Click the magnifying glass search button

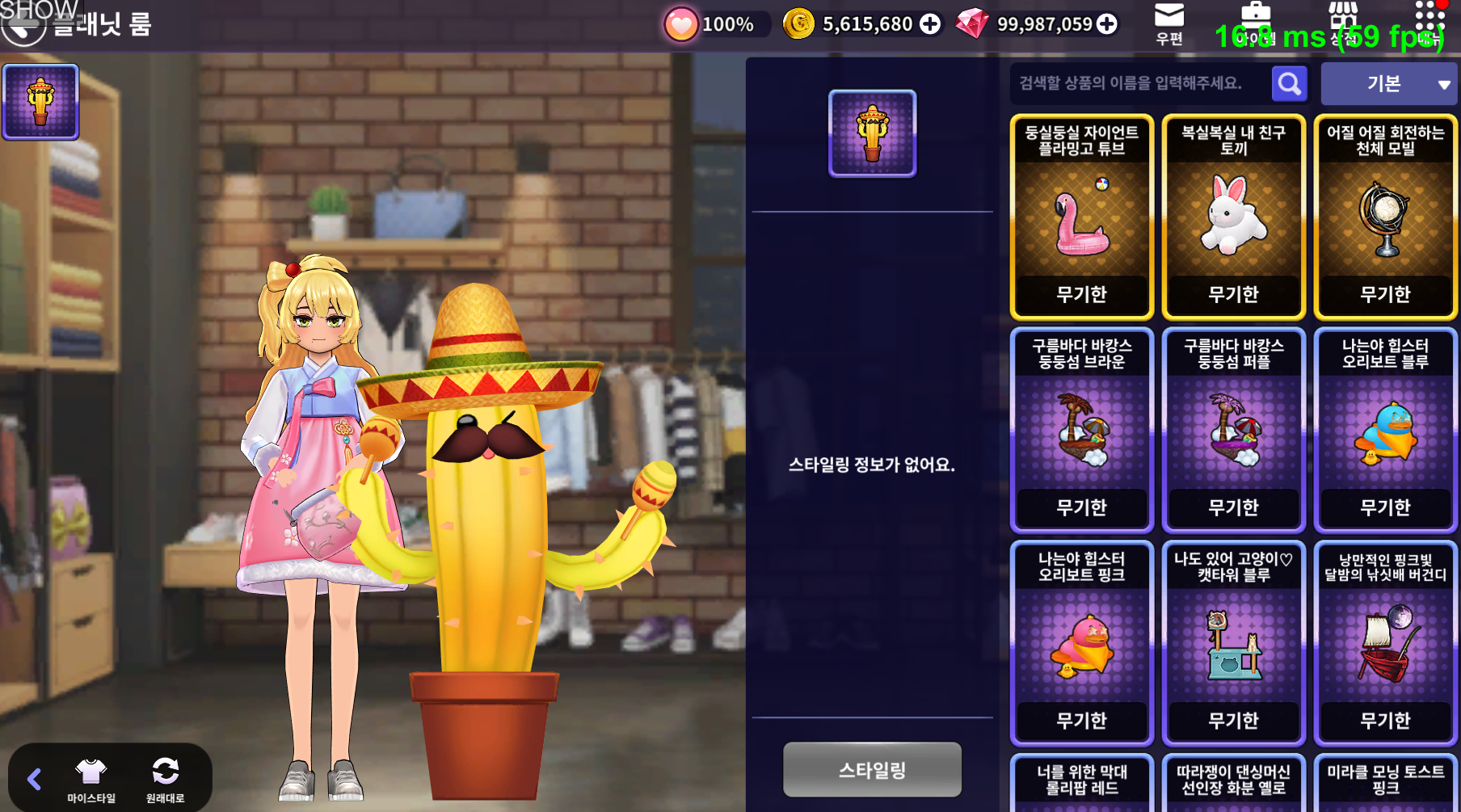(1289, 83)
